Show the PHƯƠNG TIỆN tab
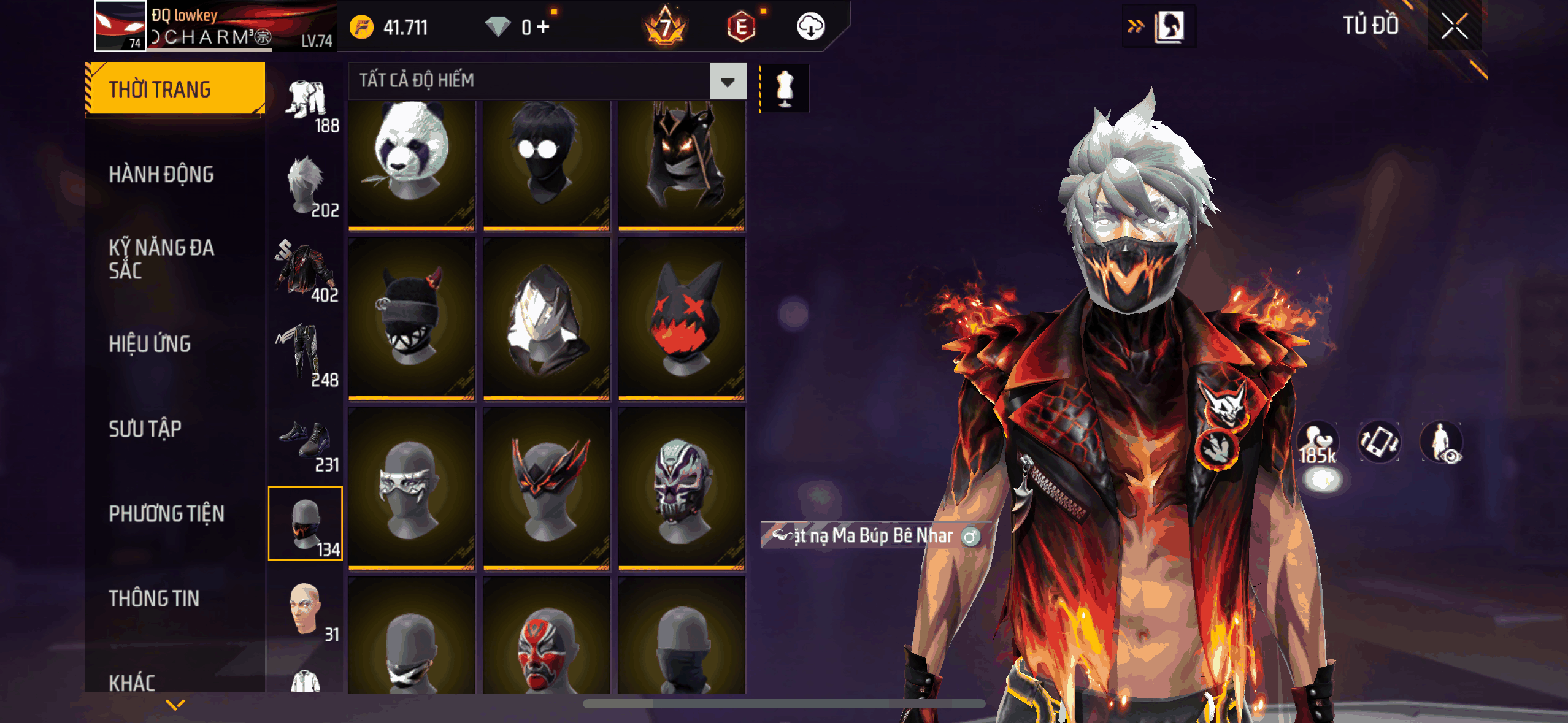This screenshot has height=723, width=1568. pyautogui.click(x=166, y=513)
